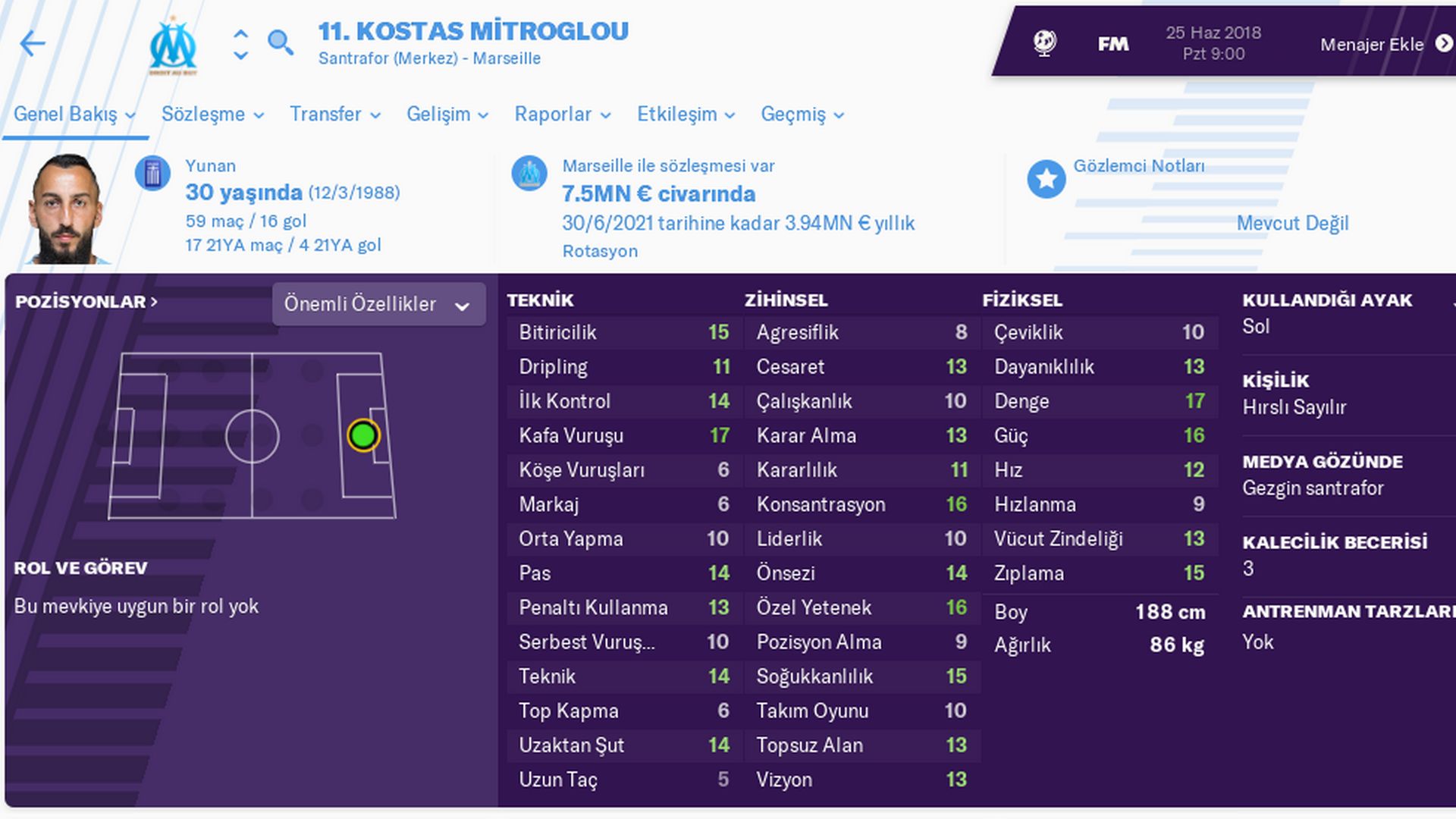The height and width of the screenshot is (819, 1456).
Task: Switch to previous player with up chevron
Action: click(x=240, y=34)
